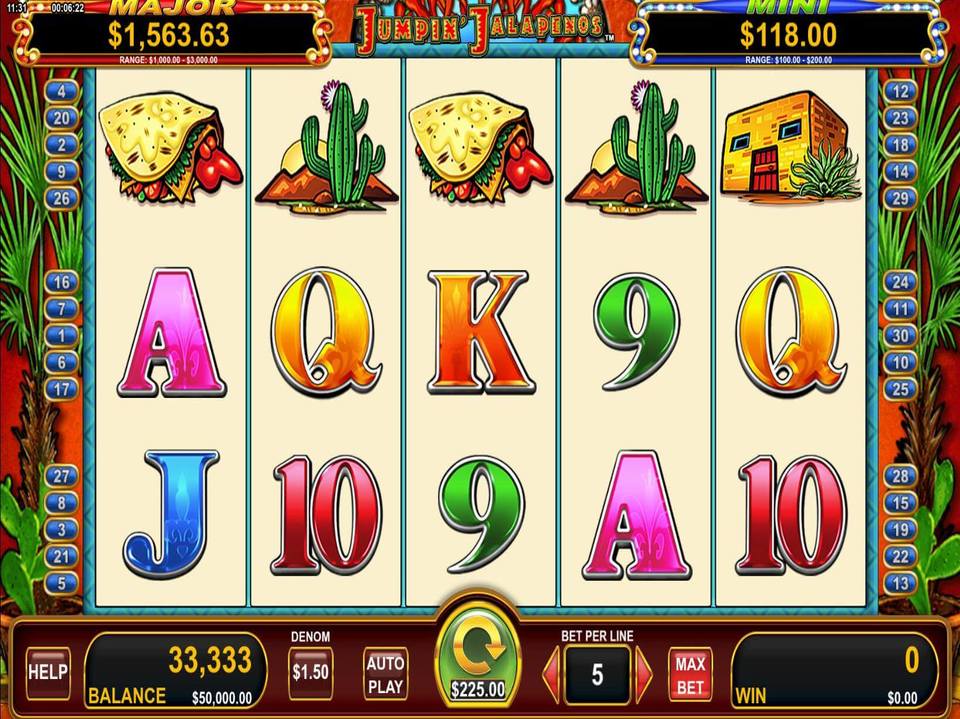This screenshot has width=960, height=719.
Task: Change the $1.50 denomination
Action: (x=310, y=672)
